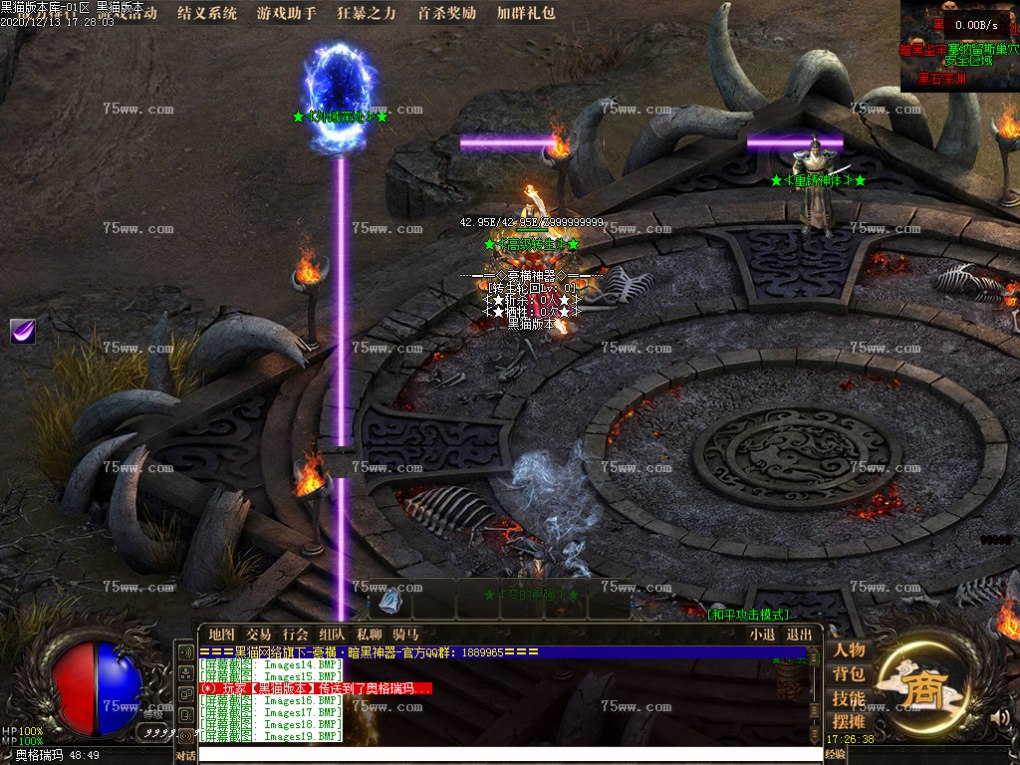This screenshot has width=1020, height=765.
Task: Open the 人物 character panel
Action: tap(848, 651)
